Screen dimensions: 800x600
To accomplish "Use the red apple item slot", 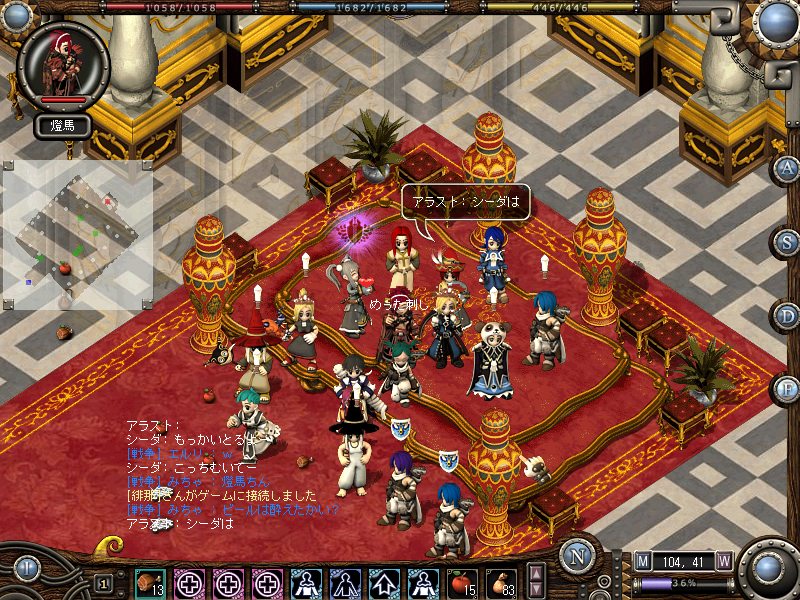I will click(x=461, y=582).
